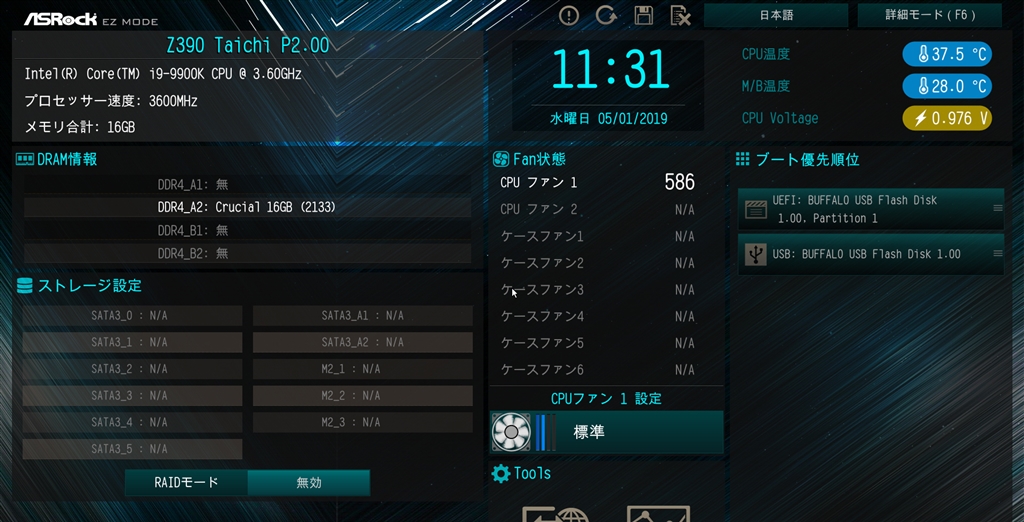Toggle the RAID mode 無効 switch
The height and width of the screenshot is (522, 1024).
pos(308,482)
